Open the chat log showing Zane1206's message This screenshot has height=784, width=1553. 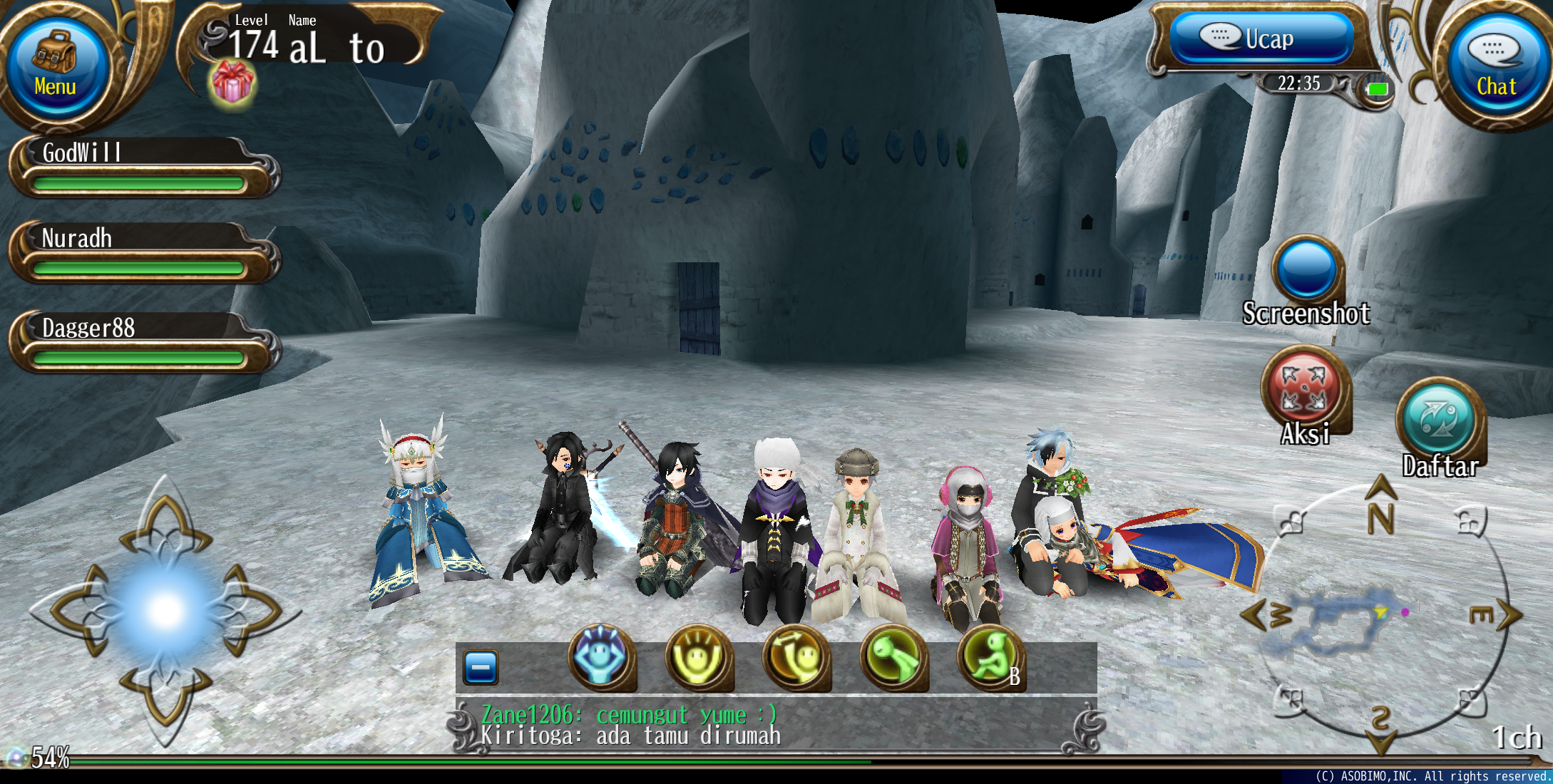point(776,725)
